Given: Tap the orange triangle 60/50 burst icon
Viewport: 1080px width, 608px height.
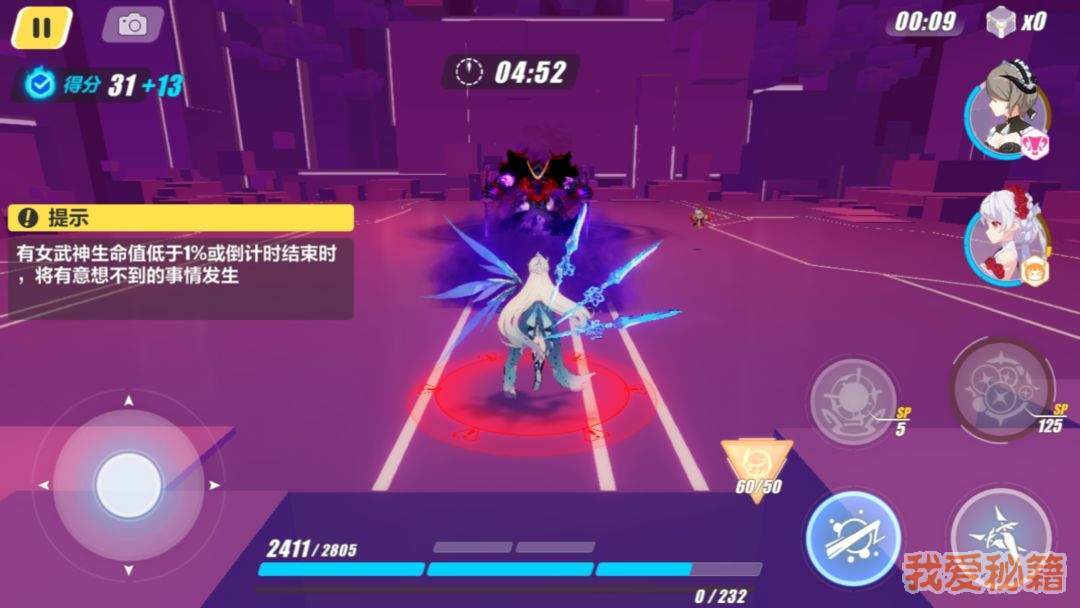Looking at the screenshot, I should click(x=757, y=465).
